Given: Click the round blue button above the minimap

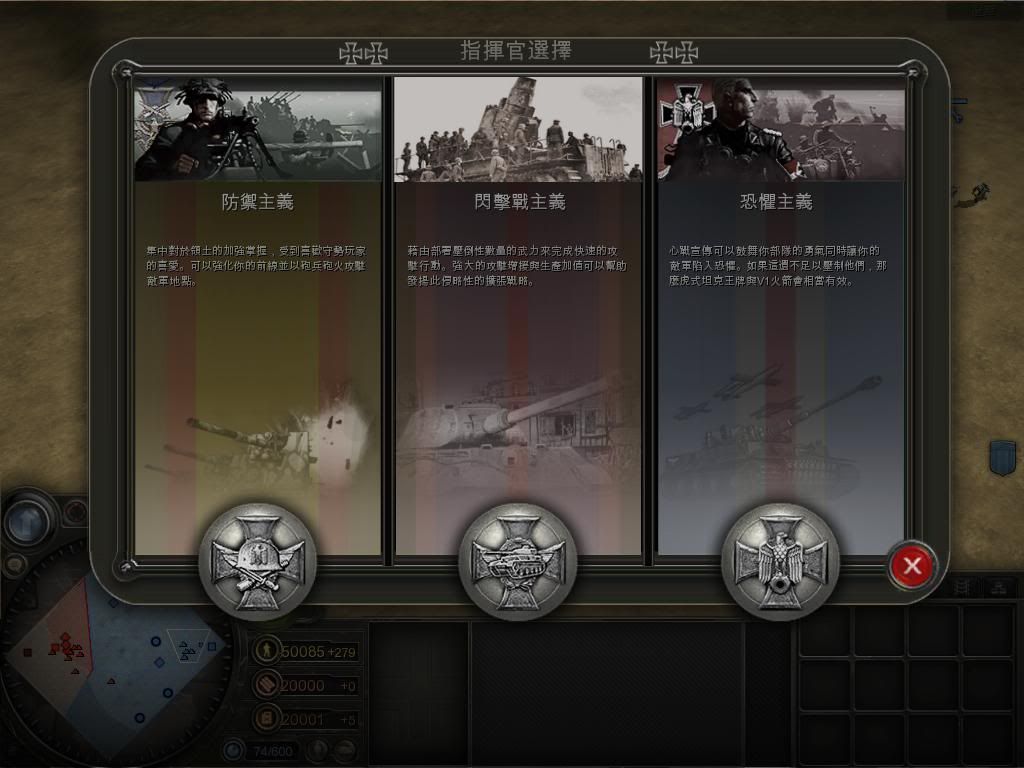Looking at the screenshot, I should pos(28,521).
